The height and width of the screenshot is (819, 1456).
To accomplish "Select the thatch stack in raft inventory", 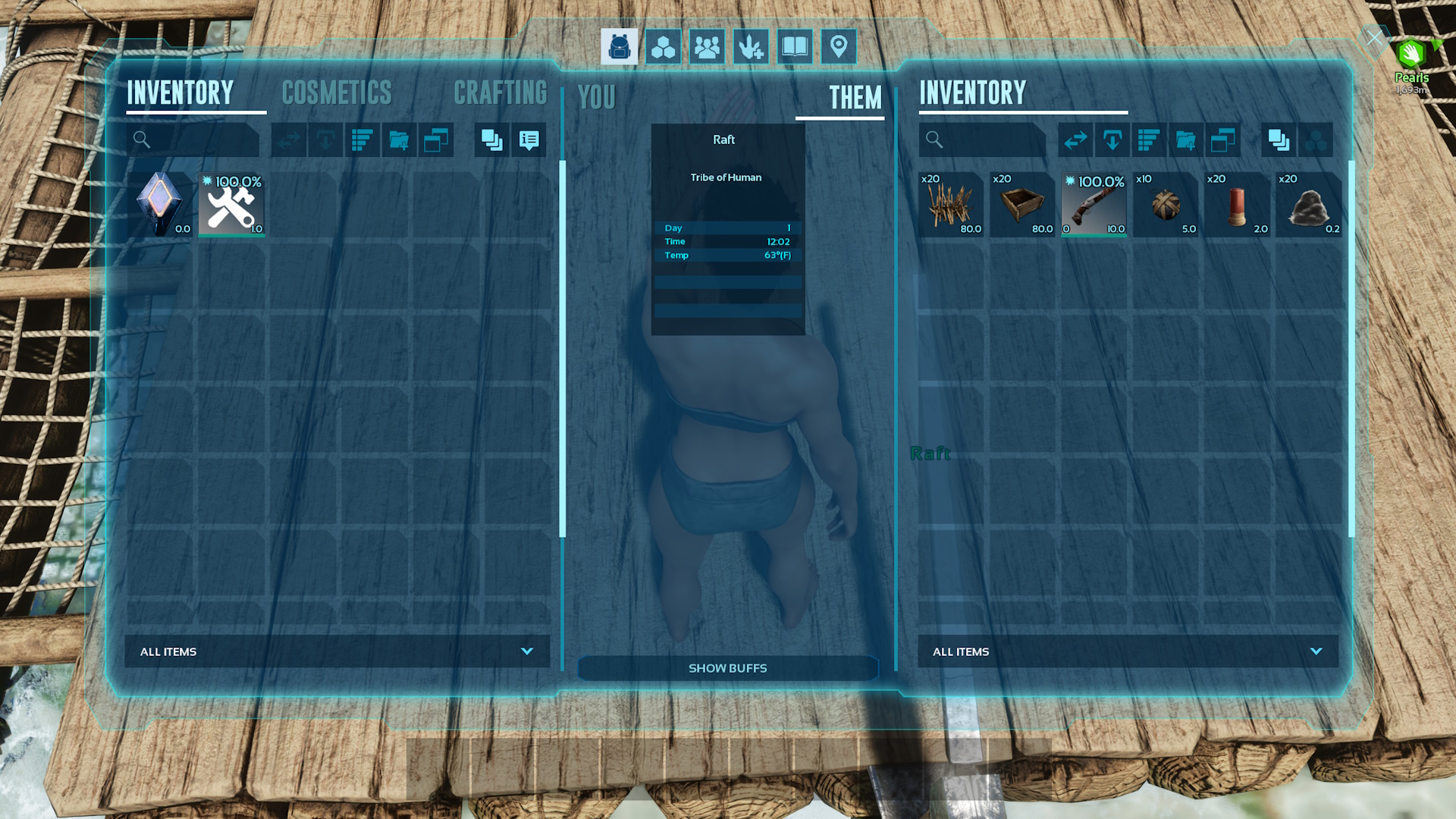I will tap(951, 205).
